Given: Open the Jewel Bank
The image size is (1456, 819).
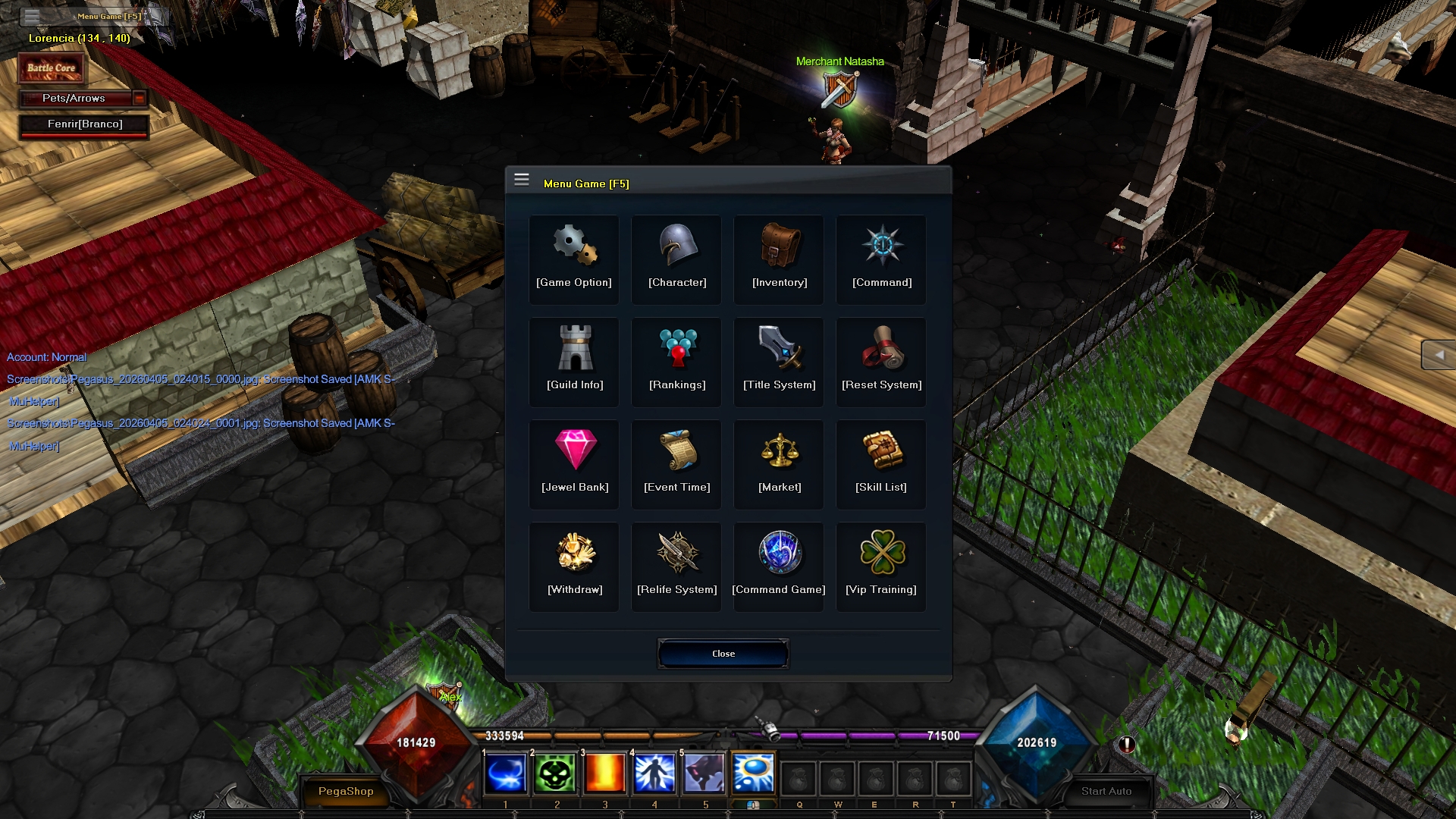Looking at the screenshot, I should click(x=574, y=464).
